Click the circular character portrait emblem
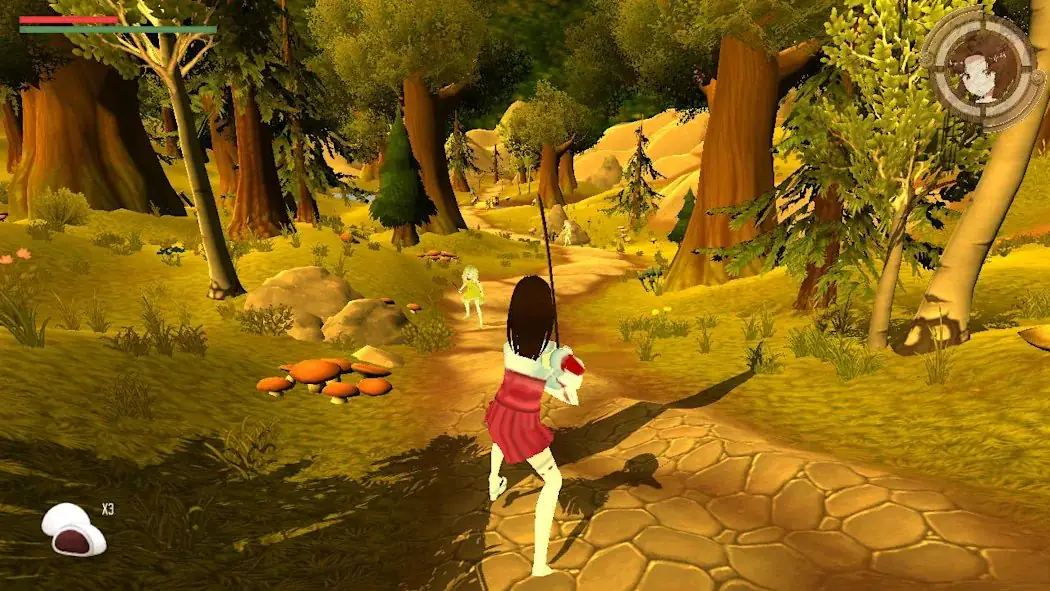1050x591 pixels. pyautogui.click(x=980, y=68)
